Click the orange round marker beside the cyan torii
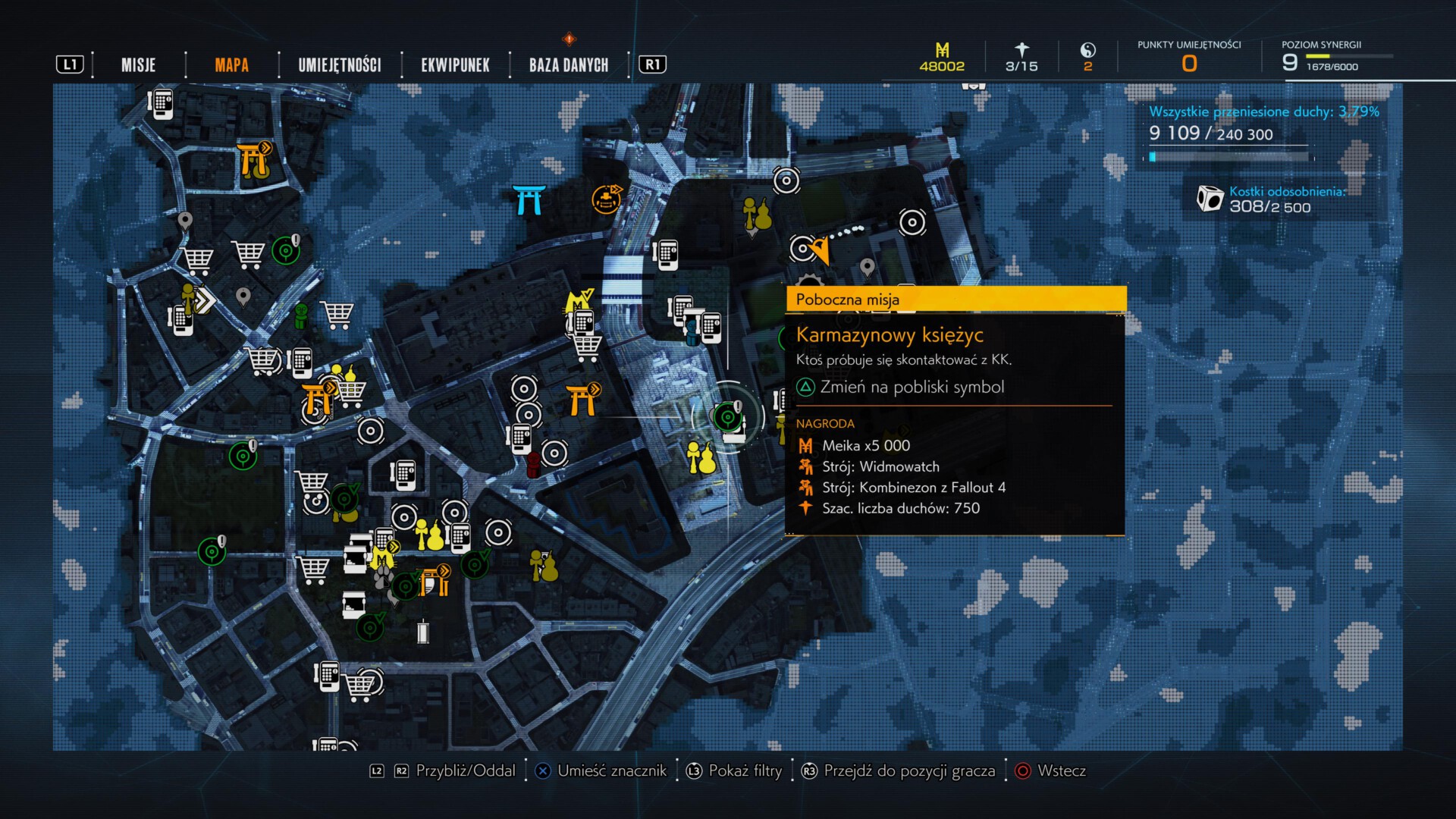 (606, 199)
